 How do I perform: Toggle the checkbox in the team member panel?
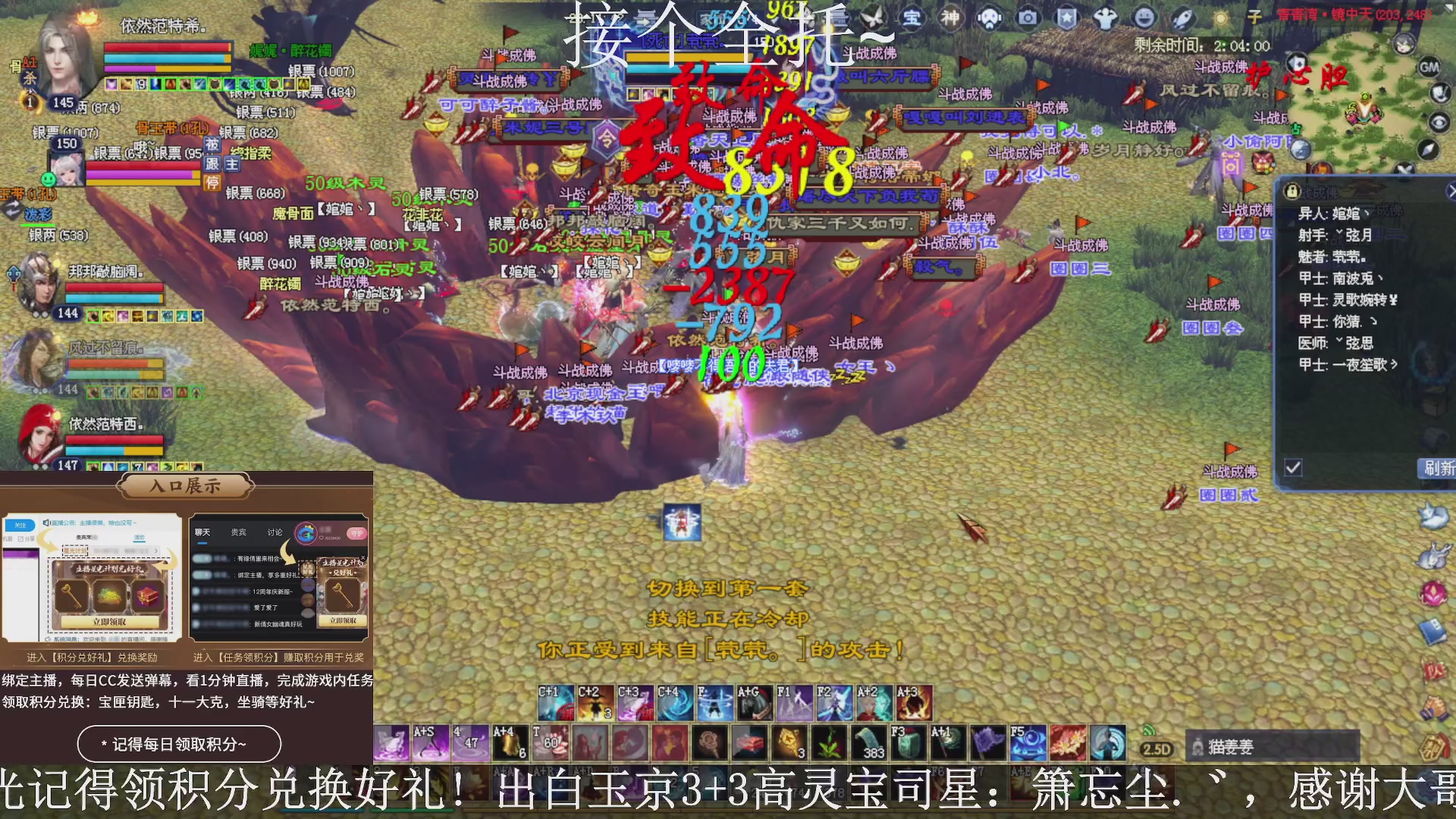1291,469
